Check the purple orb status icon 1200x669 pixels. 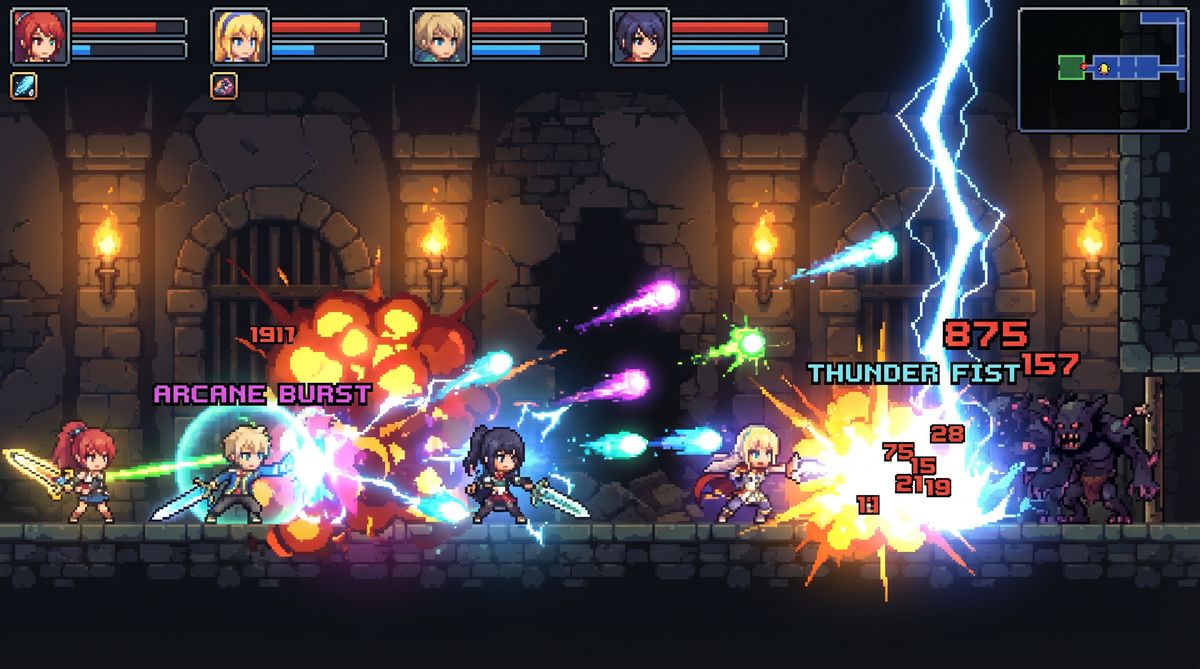click(224, 86)
